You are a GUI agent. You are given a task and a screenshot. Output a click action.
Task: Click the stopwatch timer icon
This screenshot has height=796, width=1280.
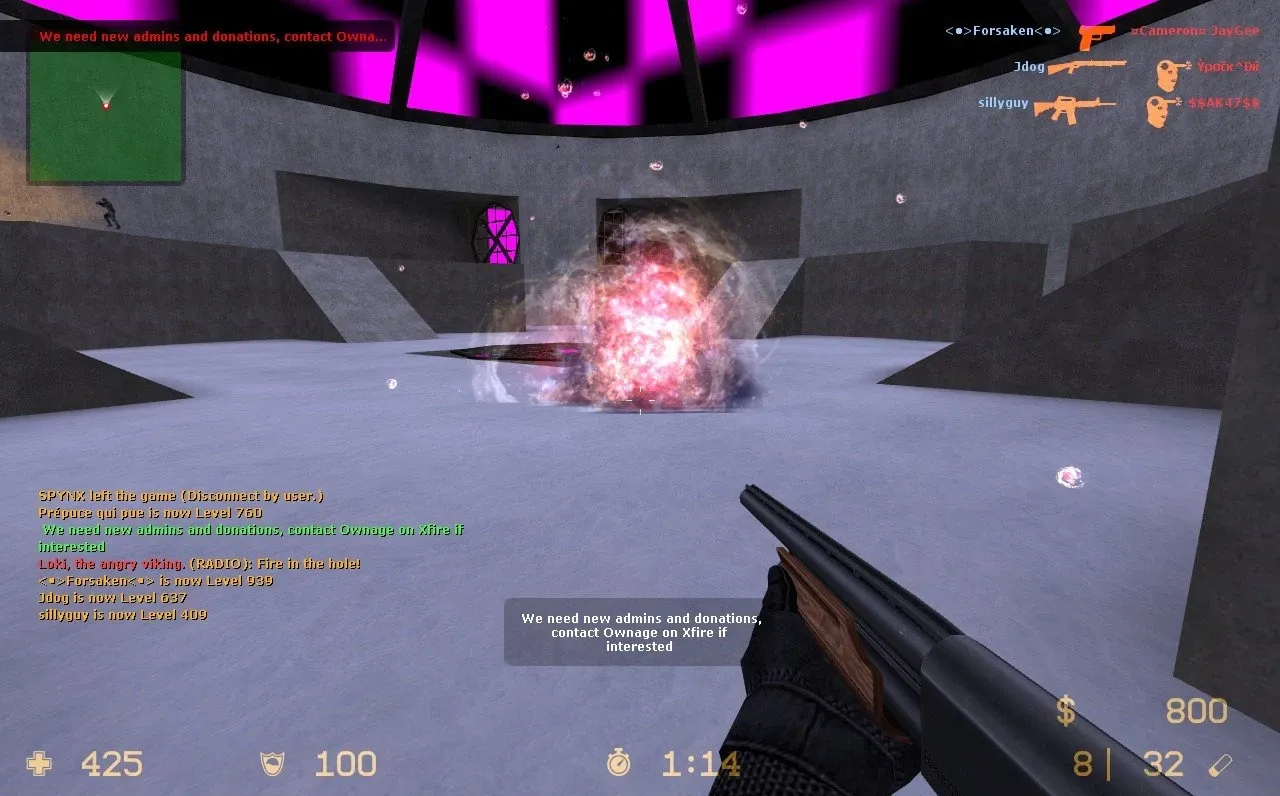[x=620, y=763]
